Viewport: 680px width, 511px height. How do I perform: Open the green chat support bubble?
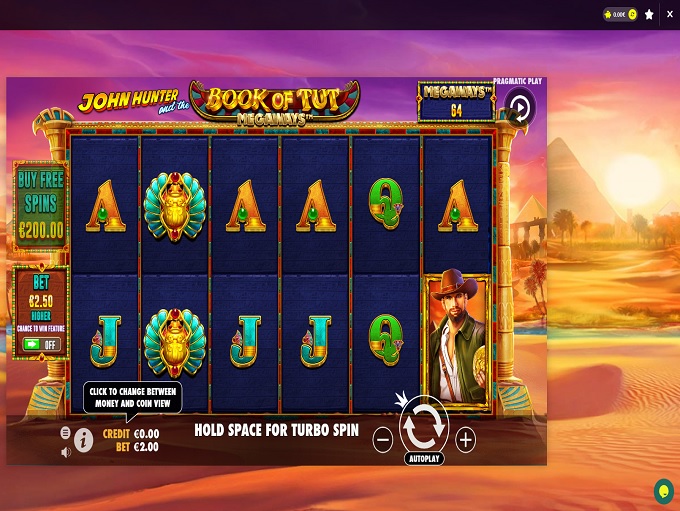(663, 490)
